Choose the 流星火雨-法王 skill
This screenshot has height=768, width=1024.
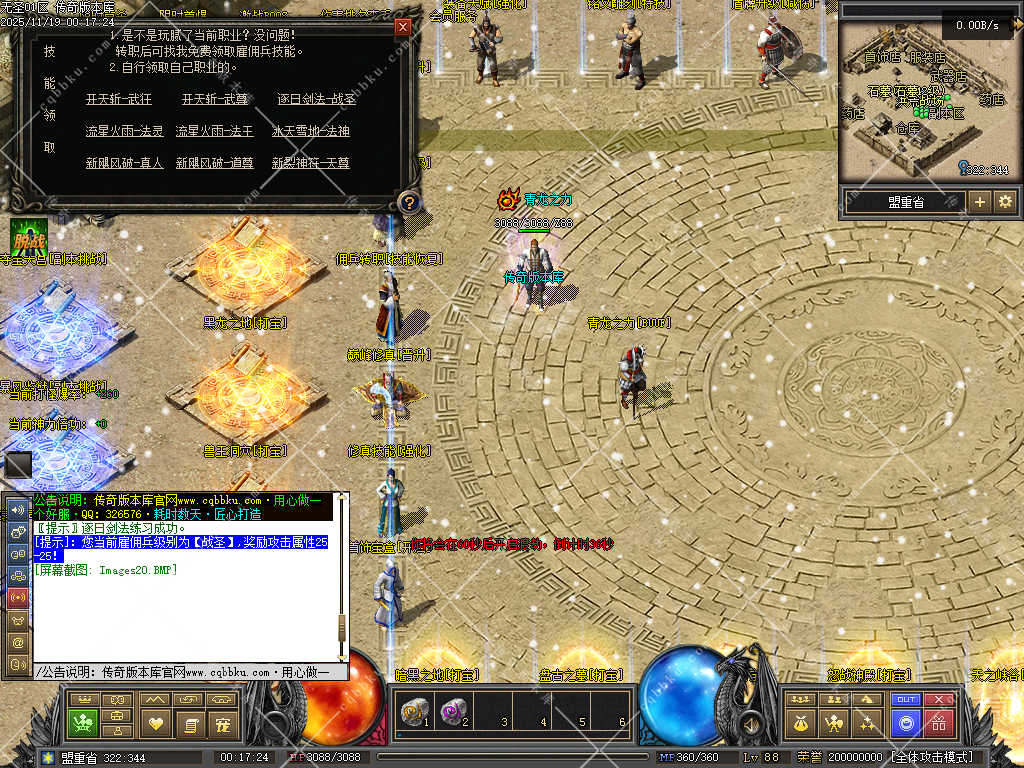point(215,131)
